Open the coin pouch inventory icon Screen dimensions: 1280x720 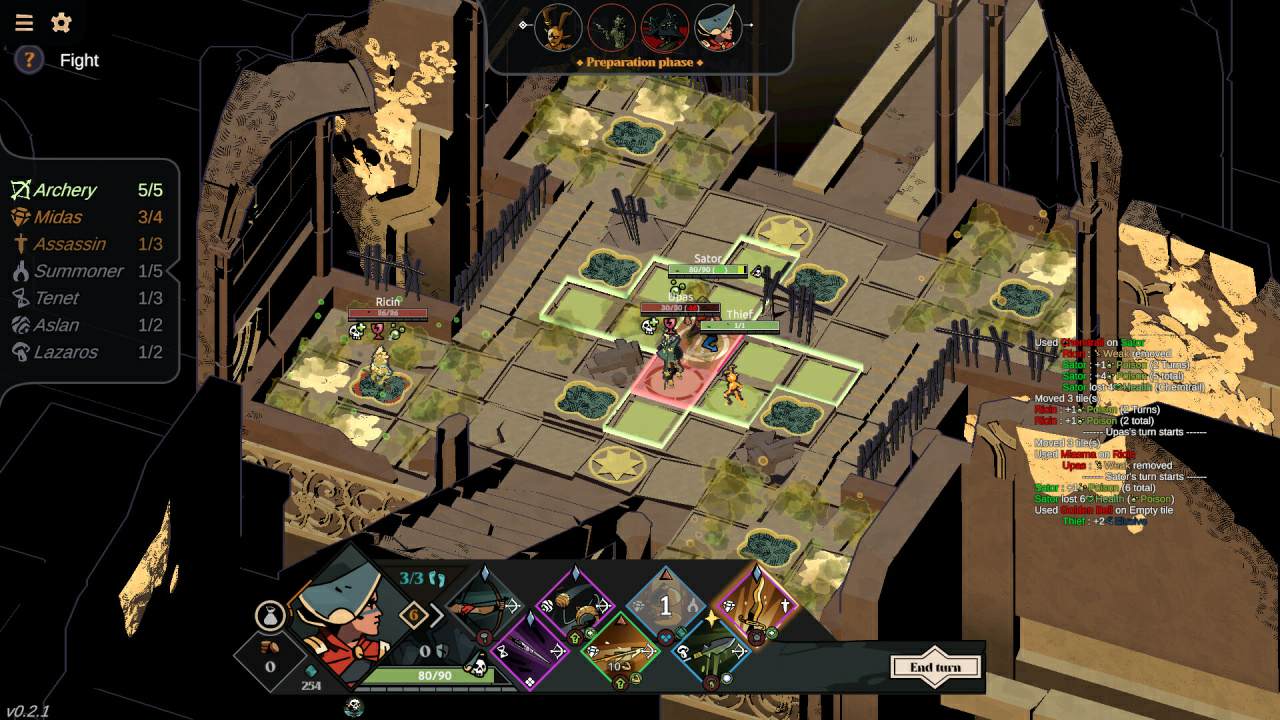tap(270, 617)
